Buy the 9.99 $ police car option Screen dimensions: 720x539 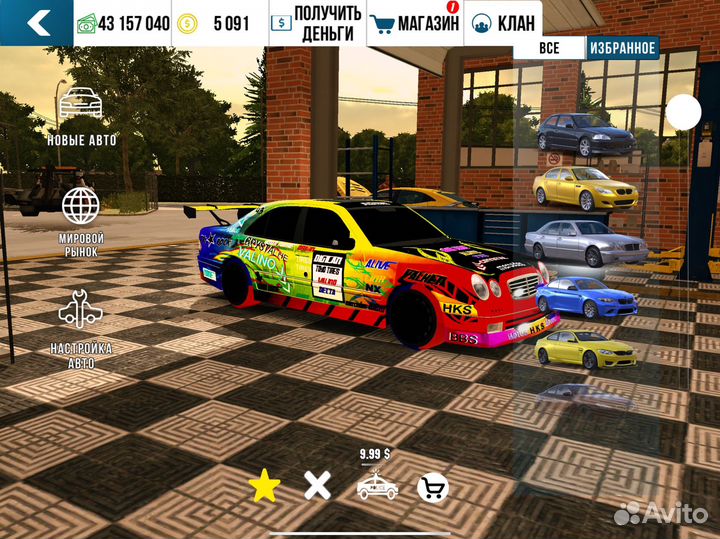[376, 485]
